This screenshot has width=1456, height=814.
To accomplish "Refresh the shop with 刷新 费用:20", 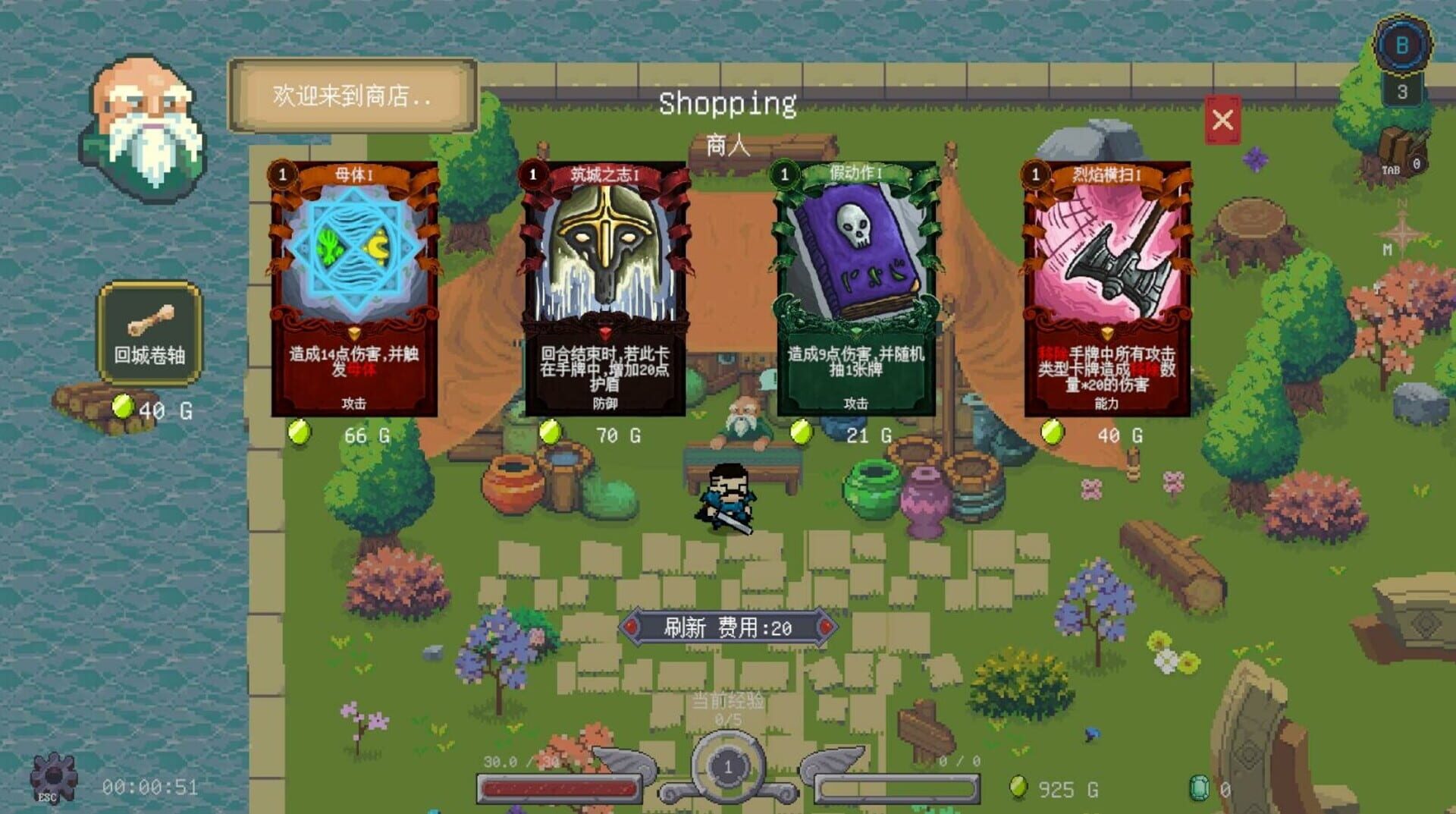I will [x=730, y=627].
